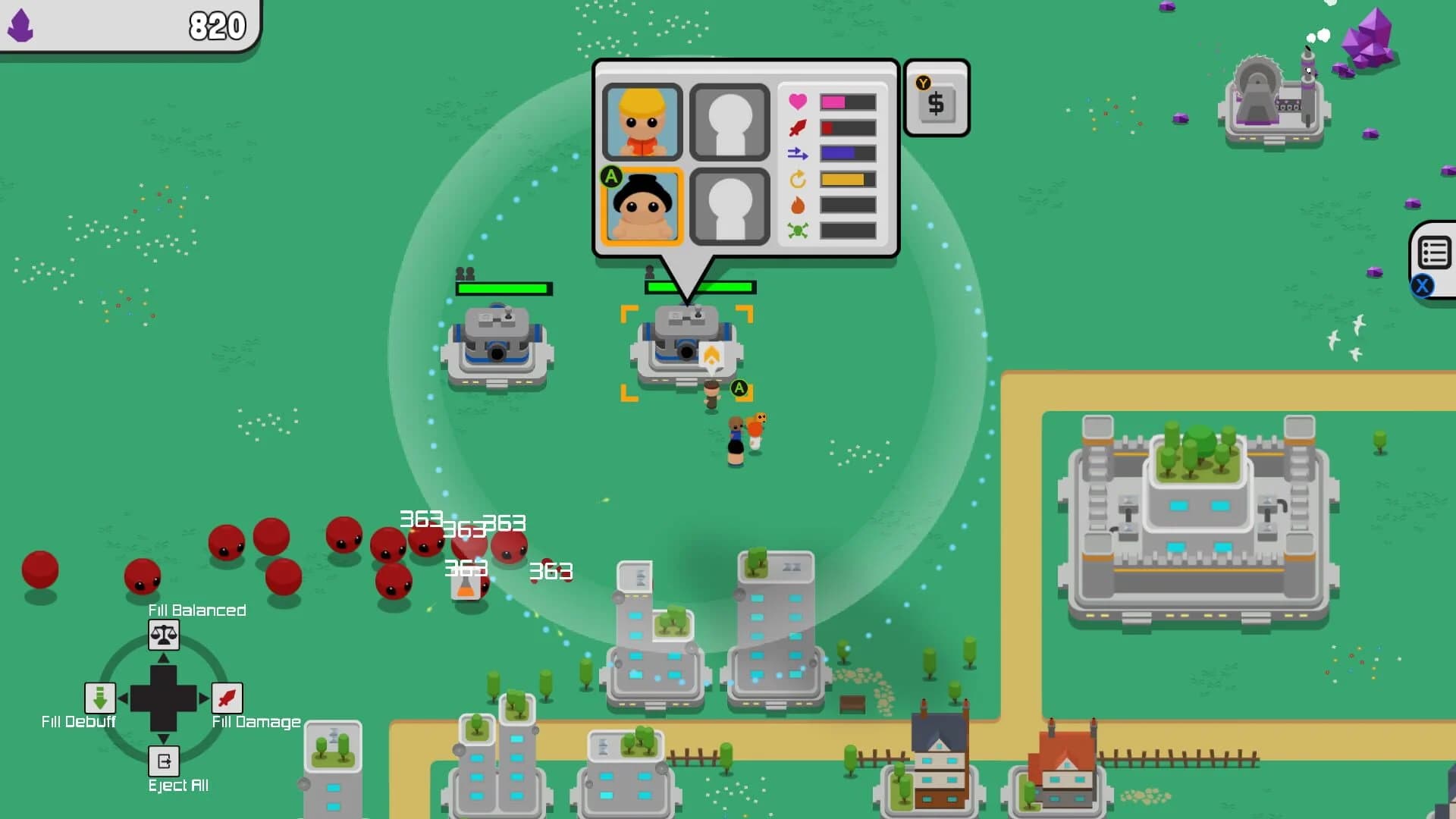Select the blonde orange-vest character portrait
The width and height of the screenshot is (1456, 819).
(x=641, y=121)
